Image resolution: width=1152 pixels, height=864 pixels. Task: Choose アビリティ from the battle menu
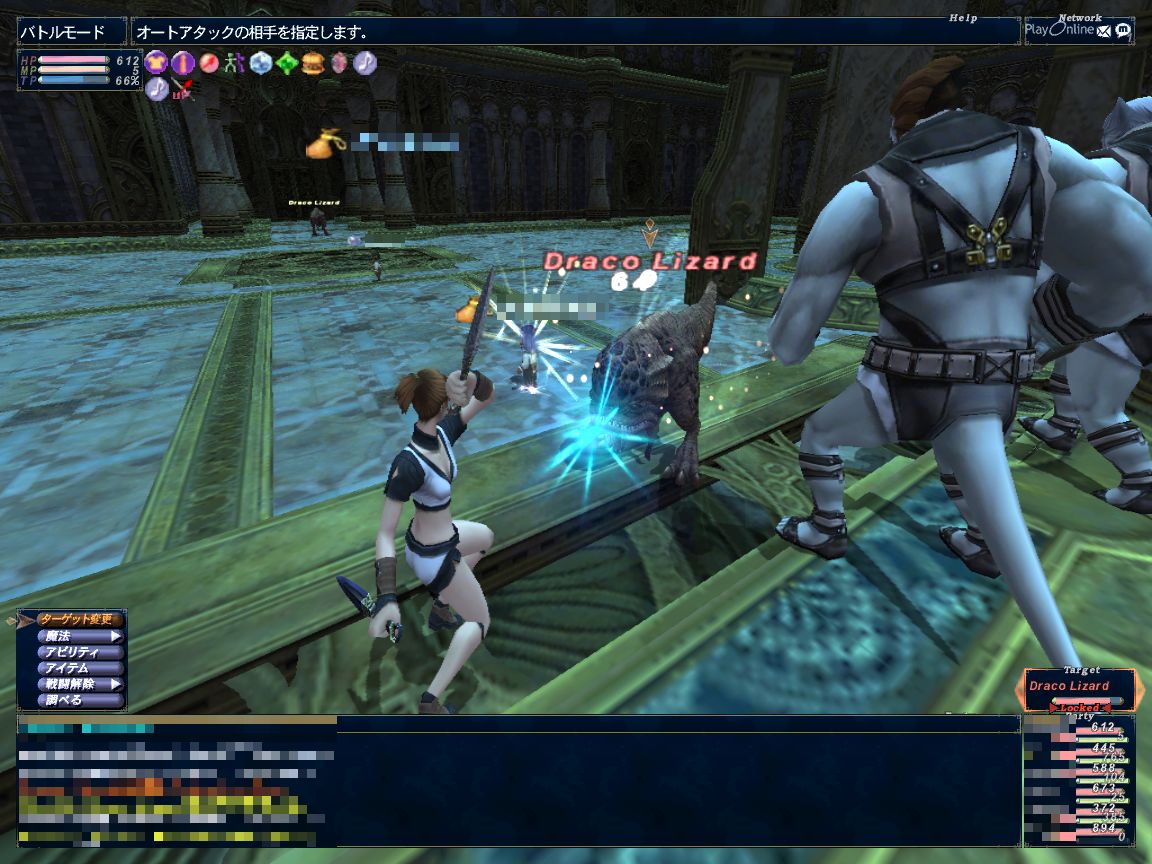click(80, 652)
